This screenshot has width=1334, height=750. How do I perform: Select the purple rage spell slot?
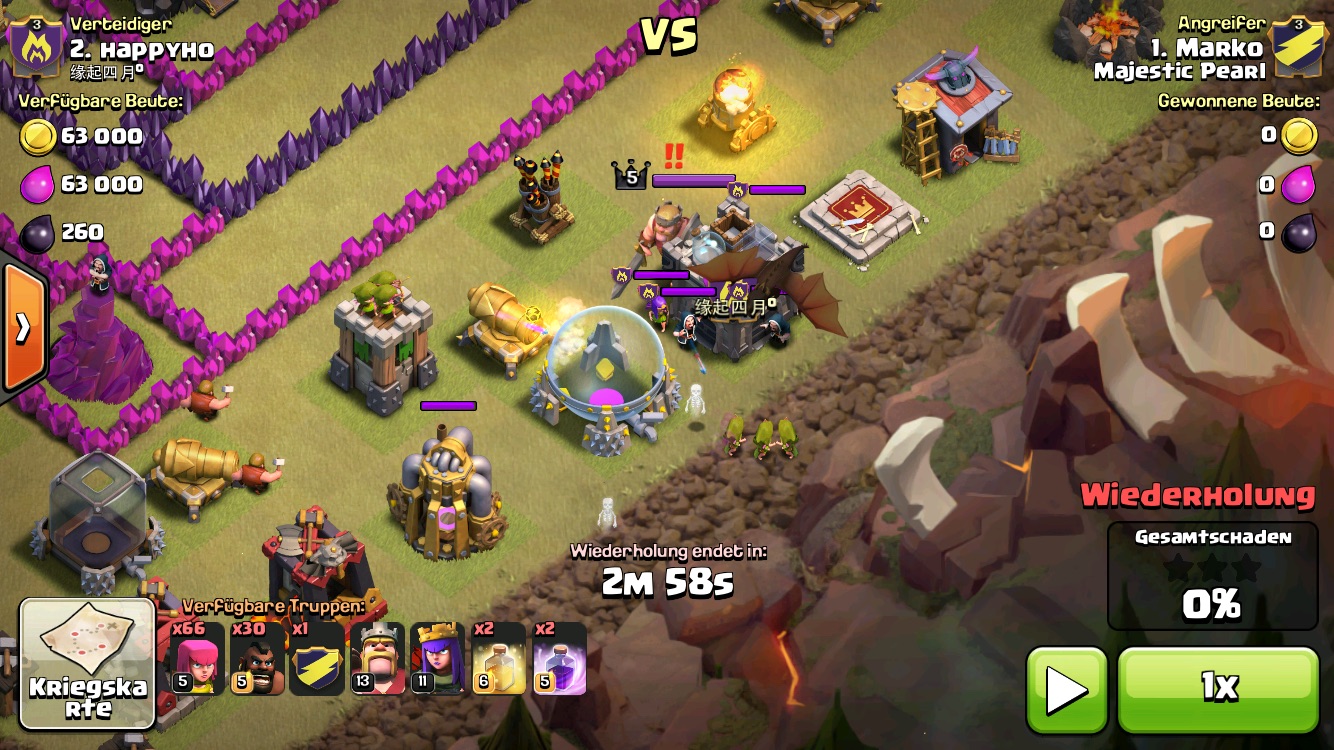pyautogui.click(x=558, y=658)
